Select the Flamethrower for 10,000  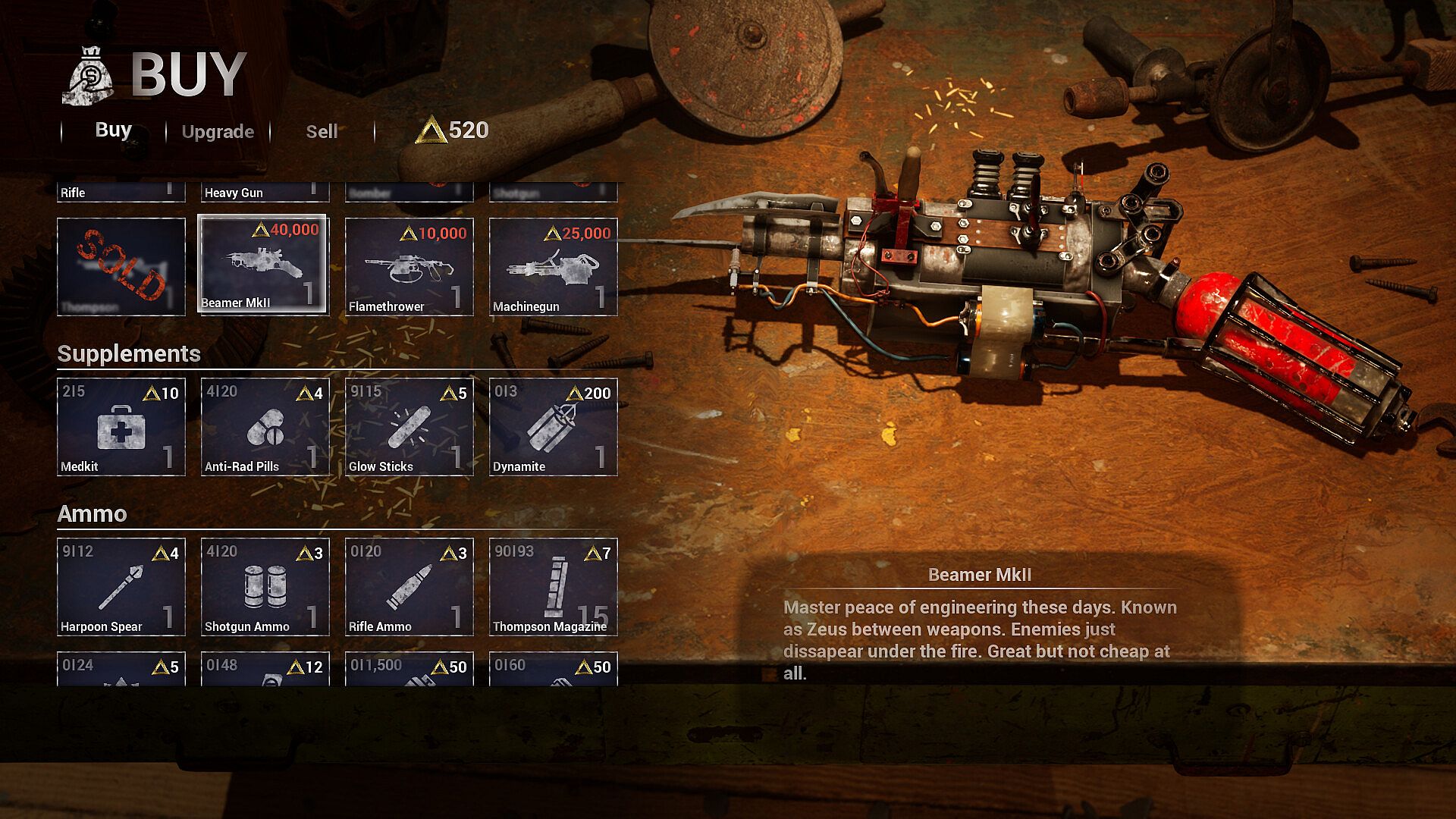click(409, 267)
